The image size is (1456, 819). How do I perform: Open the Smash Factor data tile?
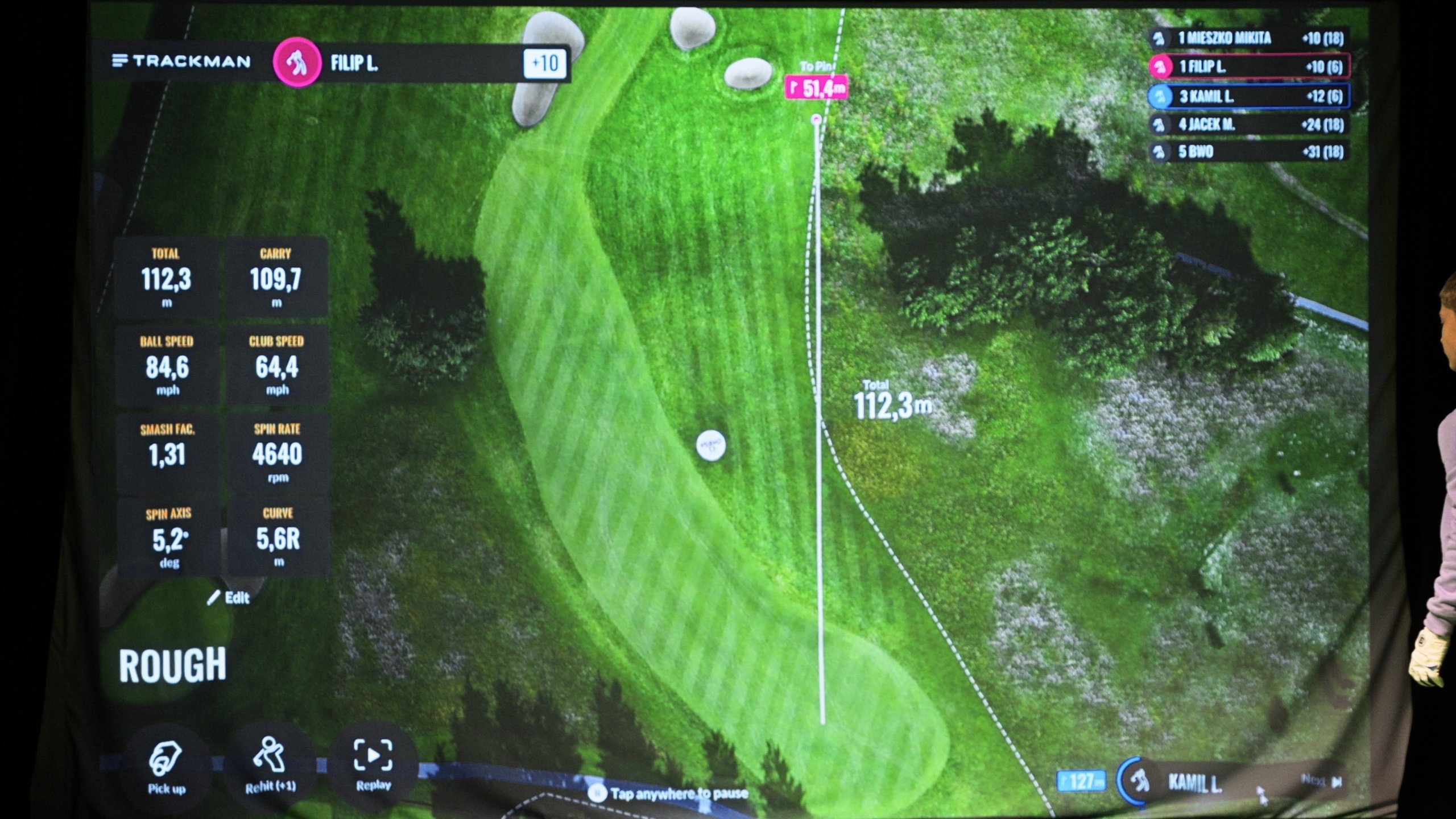(x=168, y=453)
